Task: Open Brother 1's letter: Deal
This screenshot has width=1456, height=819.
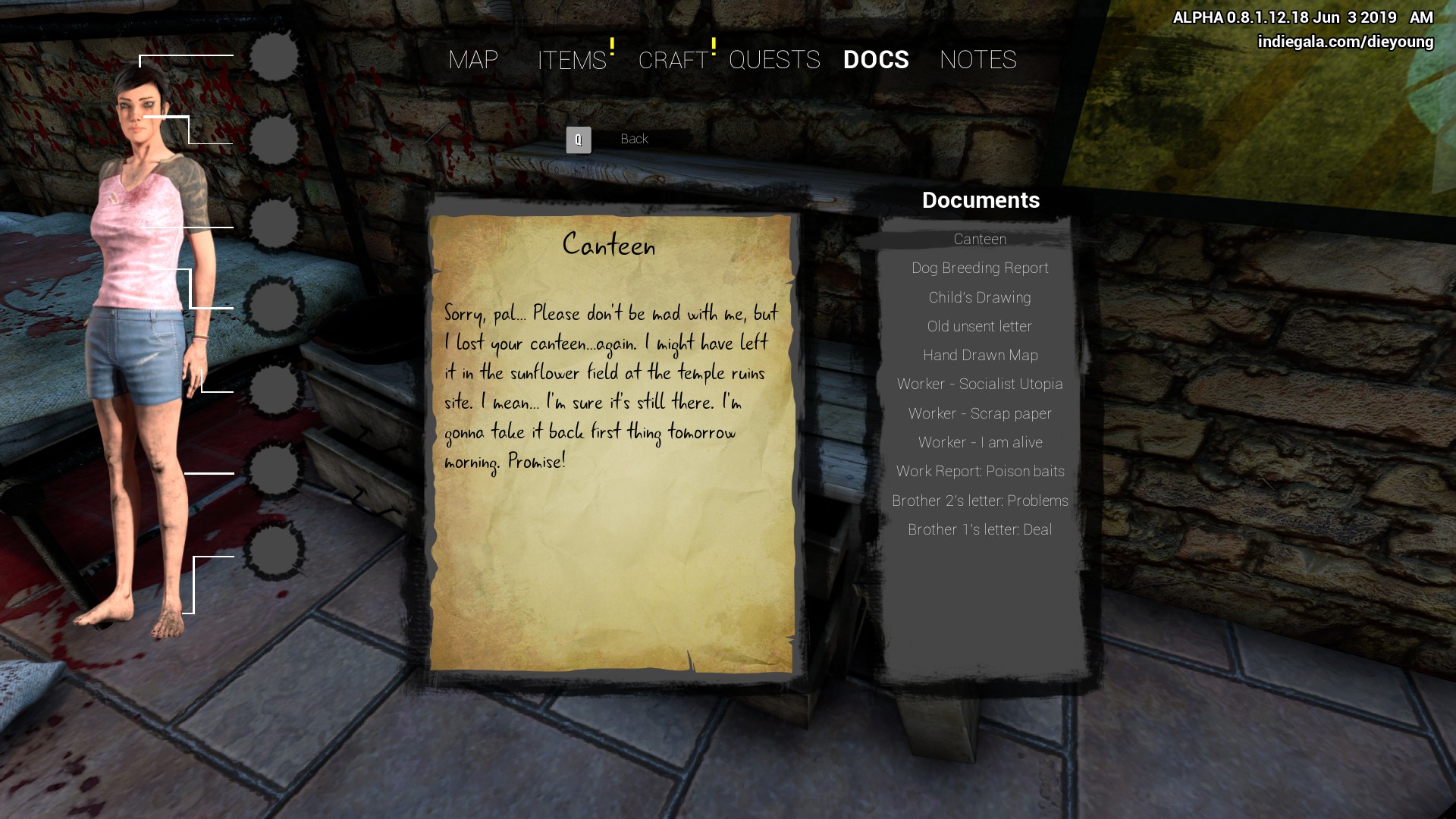Action: pyautogui.click(x=980, y=530)
